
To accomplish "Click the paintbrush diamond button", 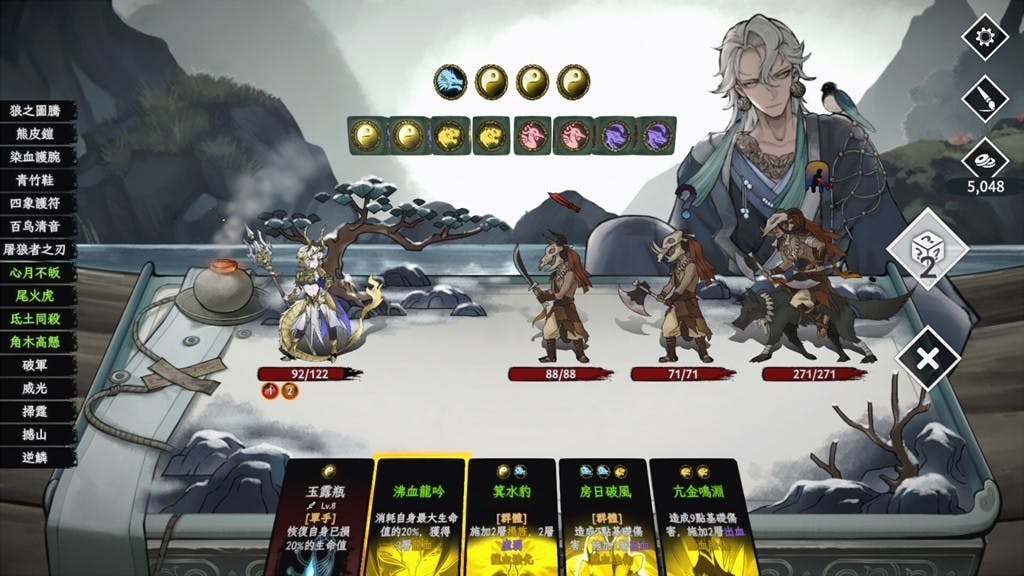I will [x=984, y=99].
